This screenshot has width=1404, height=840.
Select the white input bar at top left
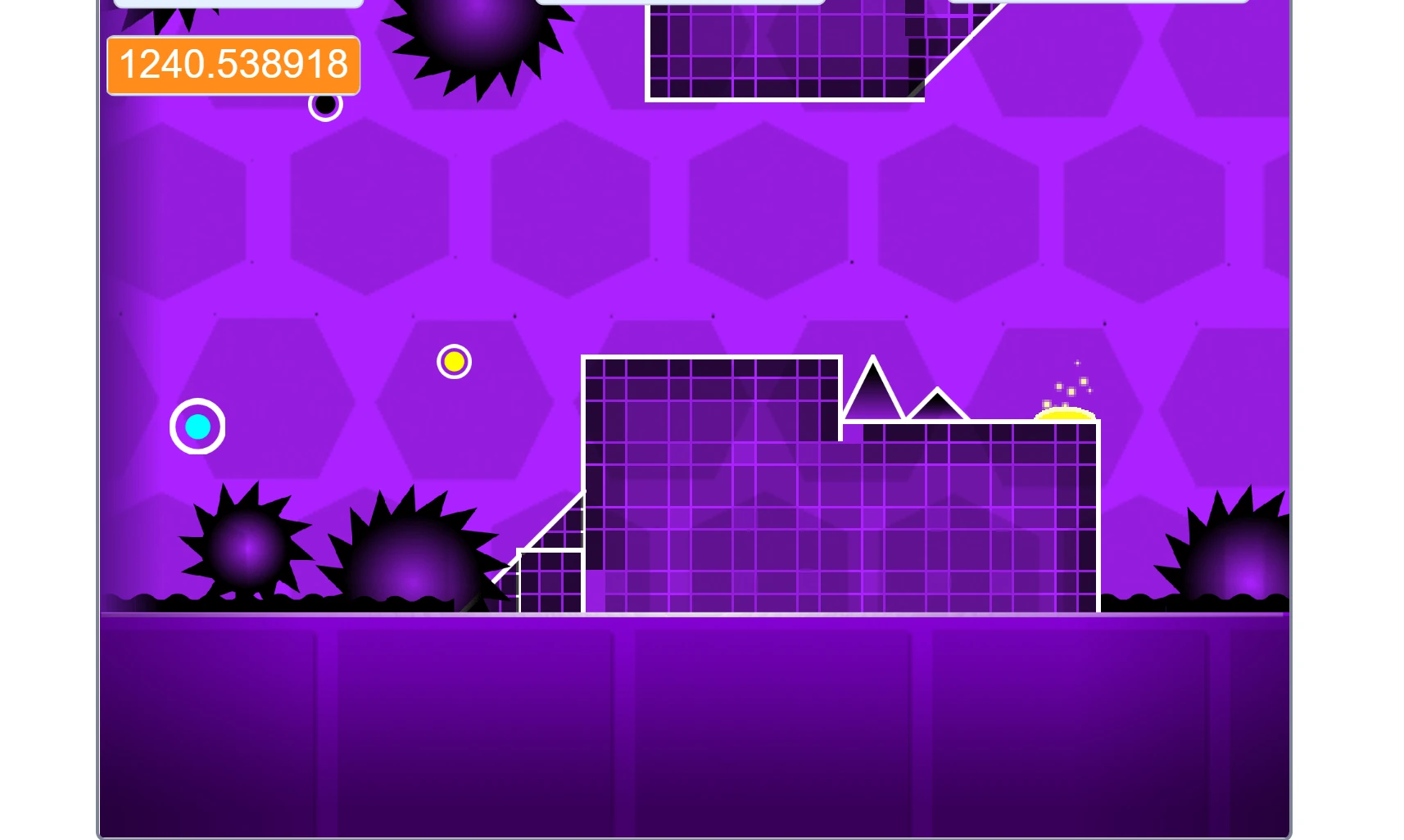click(238, 3)
